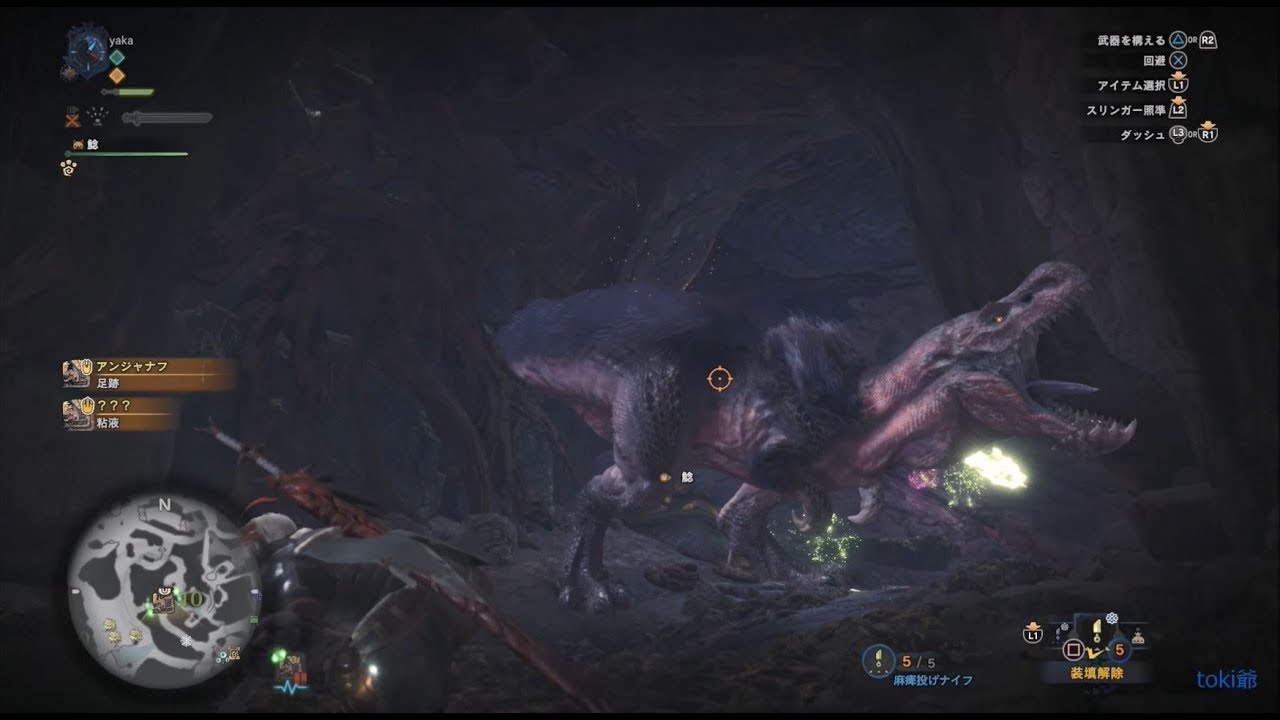Click the knife icon above the slinger loadout
This screenshot has height=720, width=1280.
pyautogui.click(x=1096, y=628)
